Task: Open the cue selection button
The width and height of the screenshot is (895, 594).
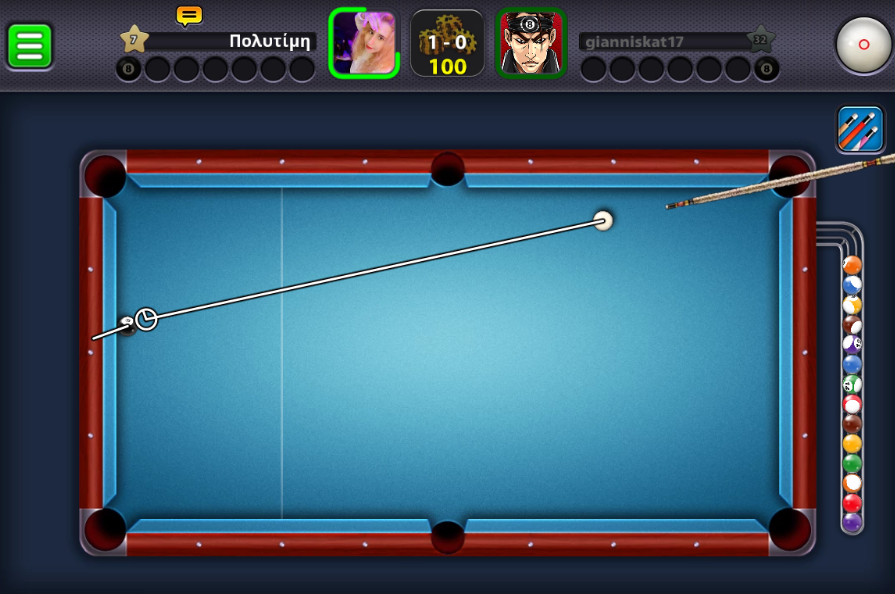Action: point(860,130)
